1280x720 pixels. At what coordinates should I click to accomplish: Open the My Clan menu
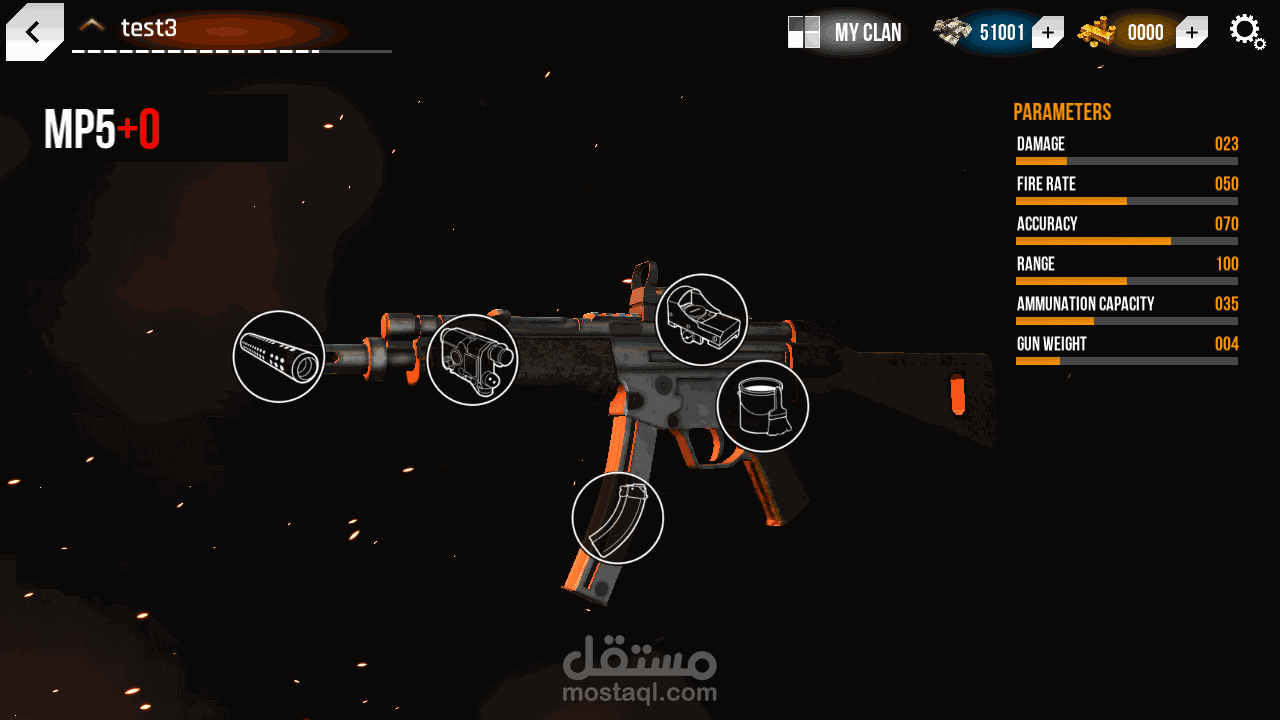pos(846,32)
